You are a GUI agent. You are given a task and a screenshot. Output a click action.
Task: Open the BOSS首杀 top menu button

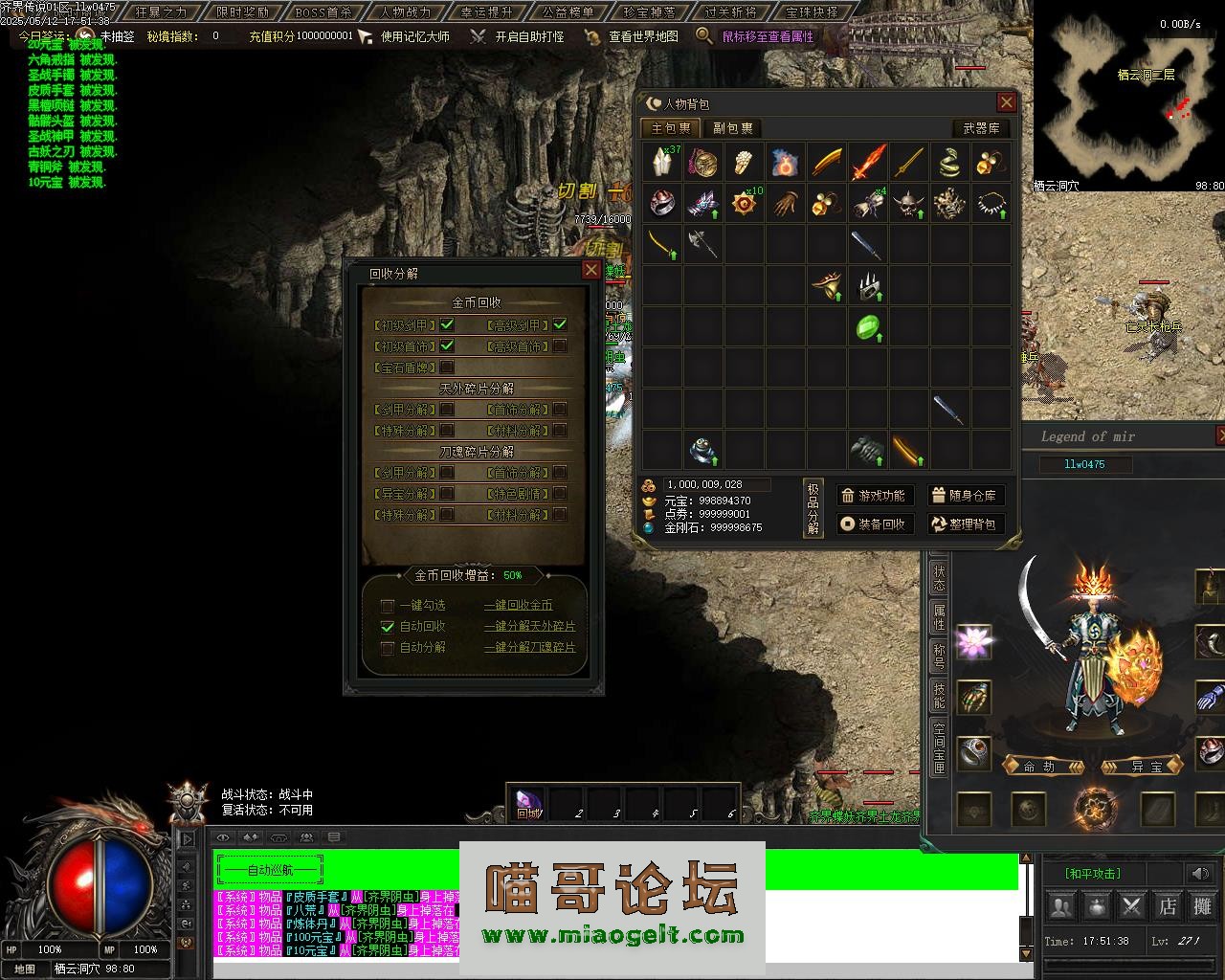tap(323, 12)
